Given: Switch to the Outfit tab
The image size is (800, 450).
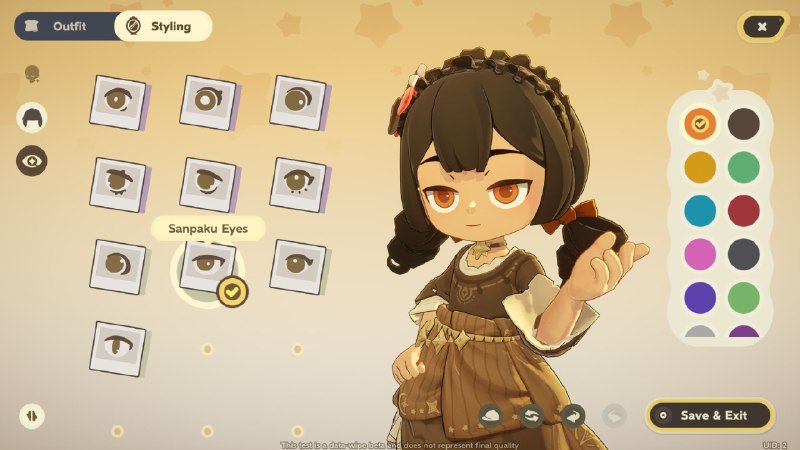Looking at the screenshot, I should pyautogui.click(x=65, y=26).
